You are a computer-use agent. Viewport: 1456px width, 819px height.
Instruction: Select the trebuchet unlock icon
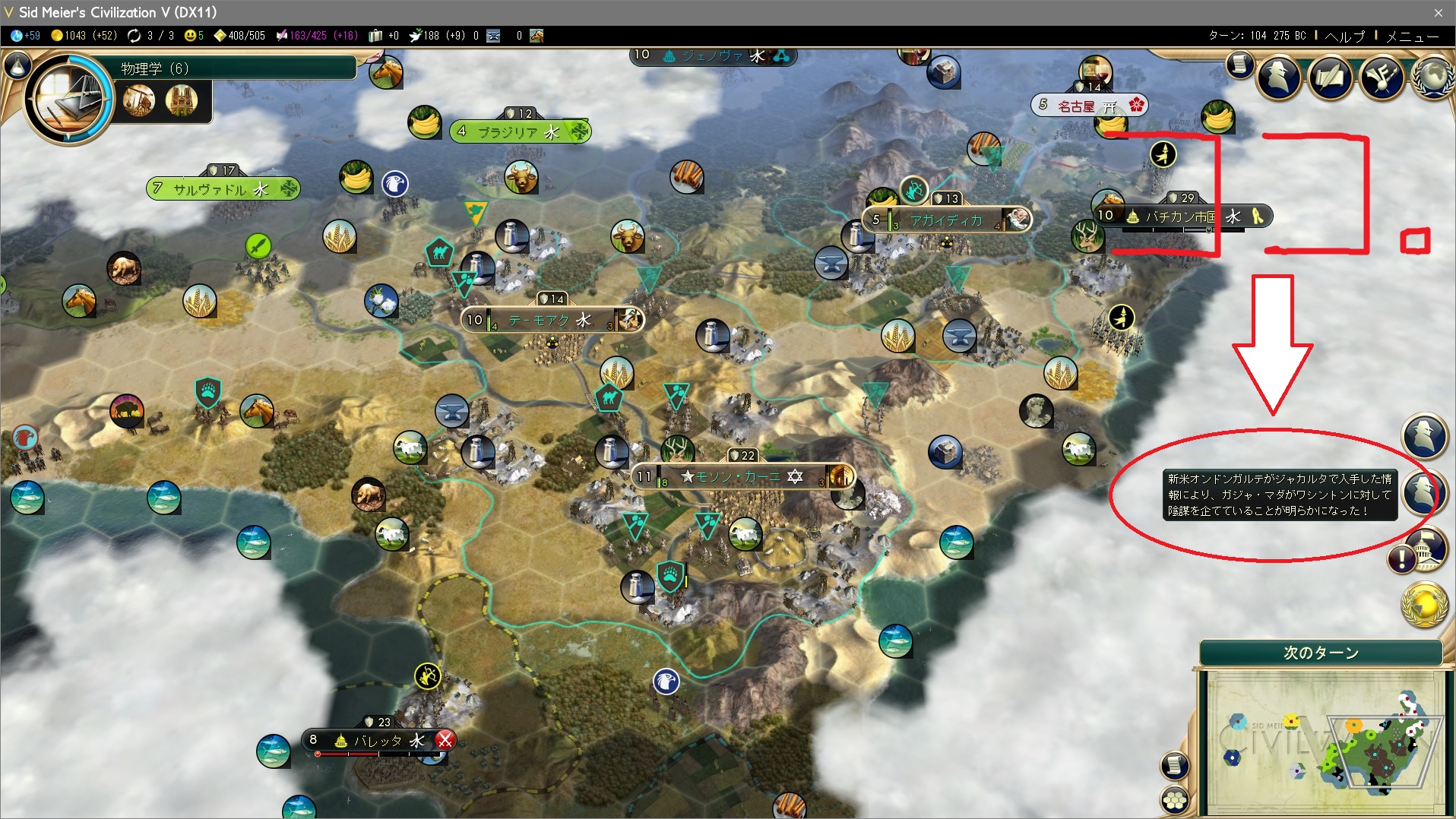tap(138, 100)
